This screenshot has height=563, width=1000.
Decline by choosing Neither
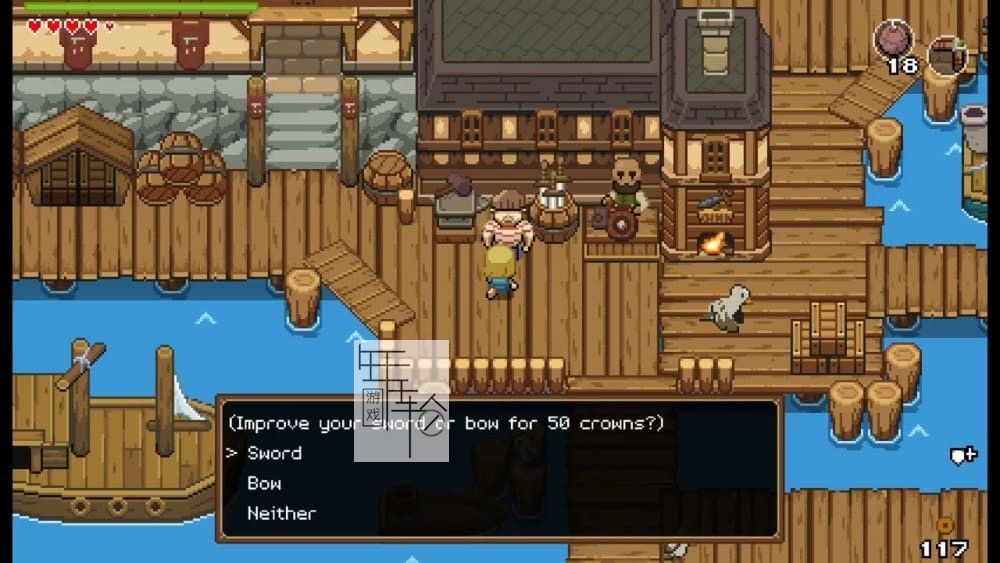[x=281, y=513]
